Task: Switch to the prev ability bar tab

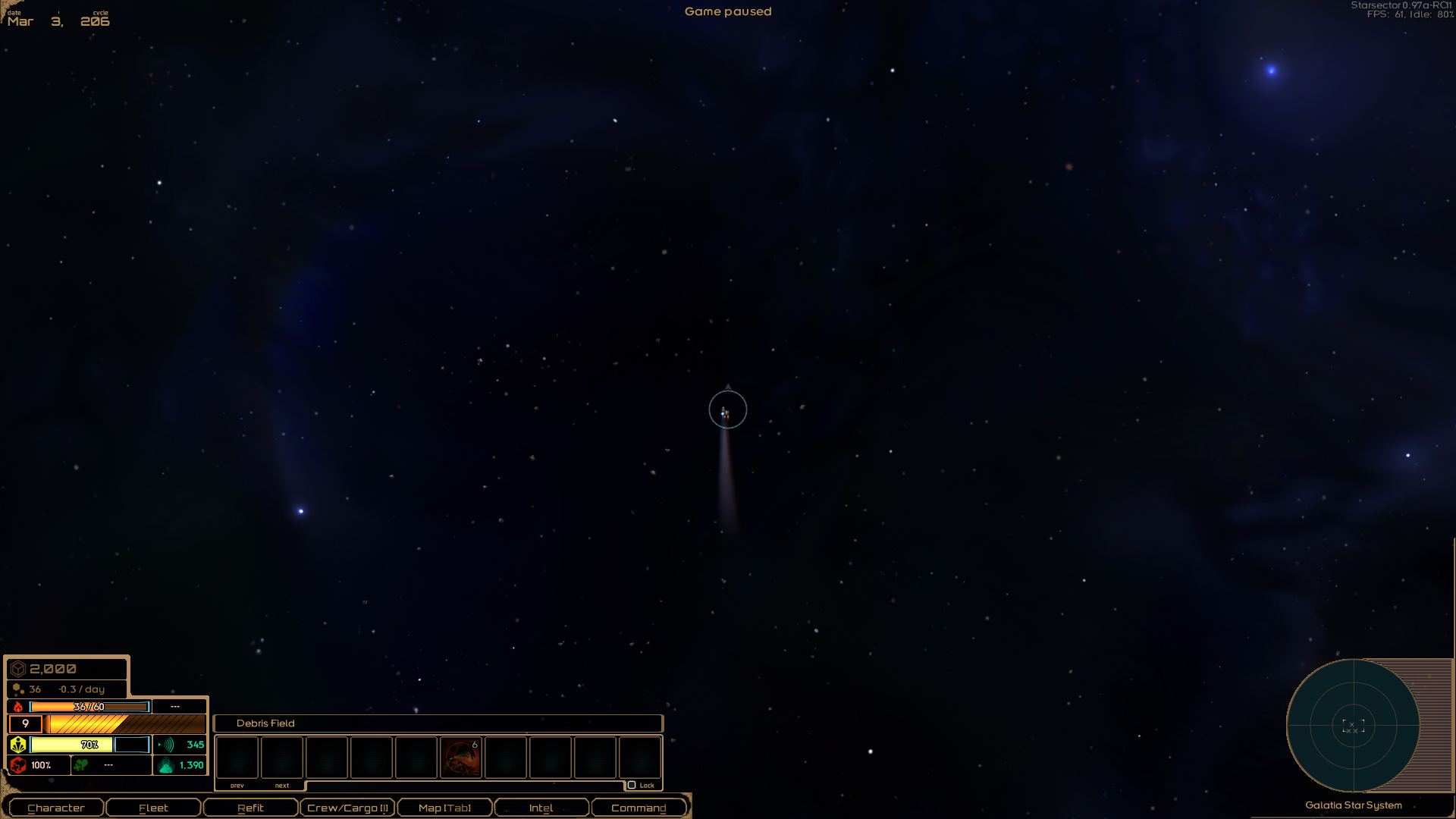Action: tap(237, 786)
